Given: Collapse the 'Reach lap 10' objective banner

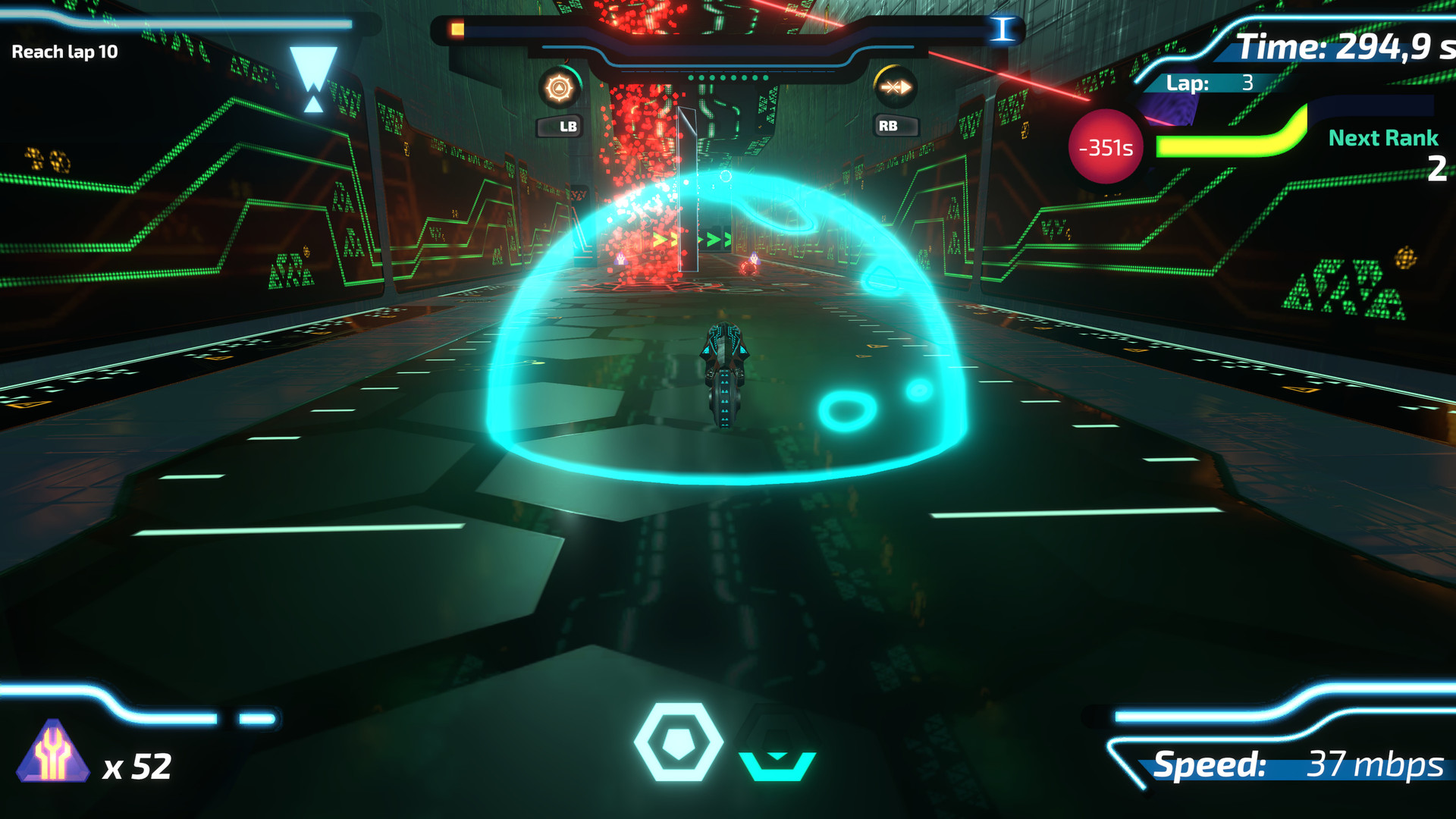Looking at the screenshot, I should pos(64,52).
